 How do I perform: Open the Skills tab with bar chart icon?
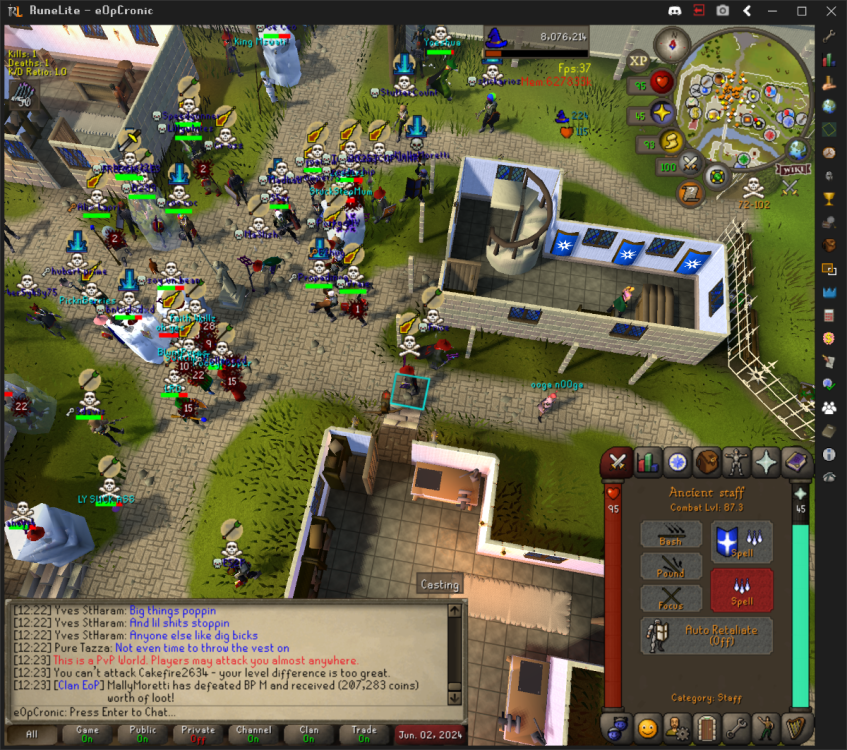(648, 462)
